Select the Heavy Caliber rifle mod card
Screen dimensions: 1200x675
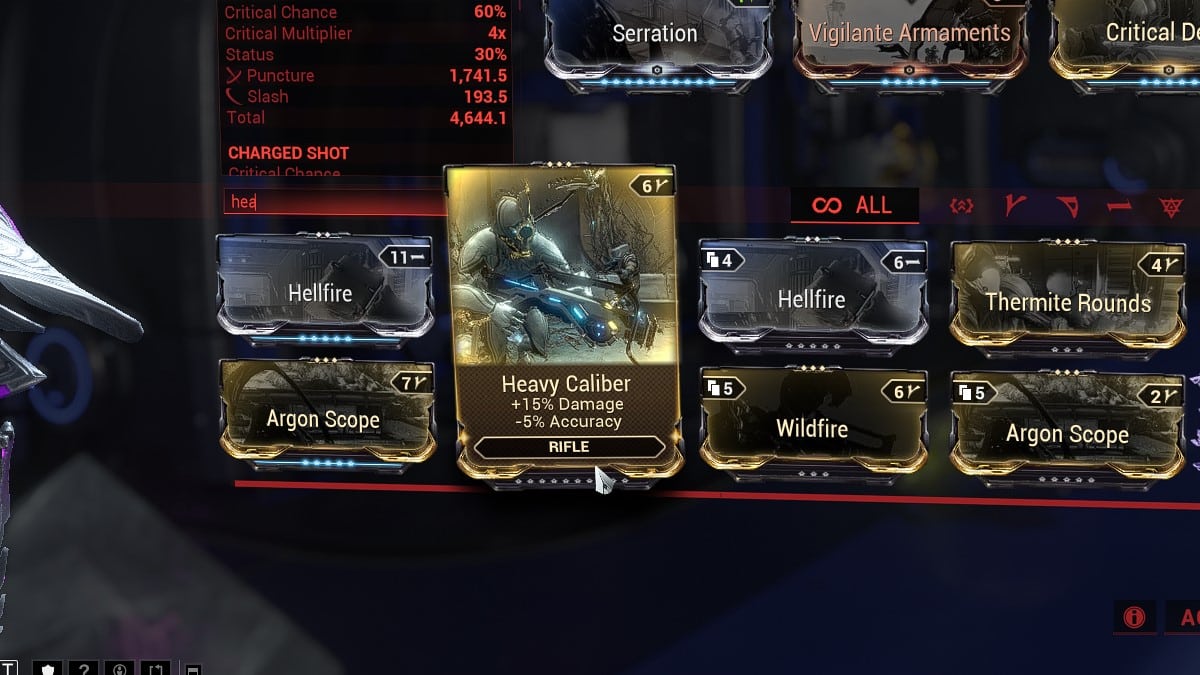[x=560, y=320]
